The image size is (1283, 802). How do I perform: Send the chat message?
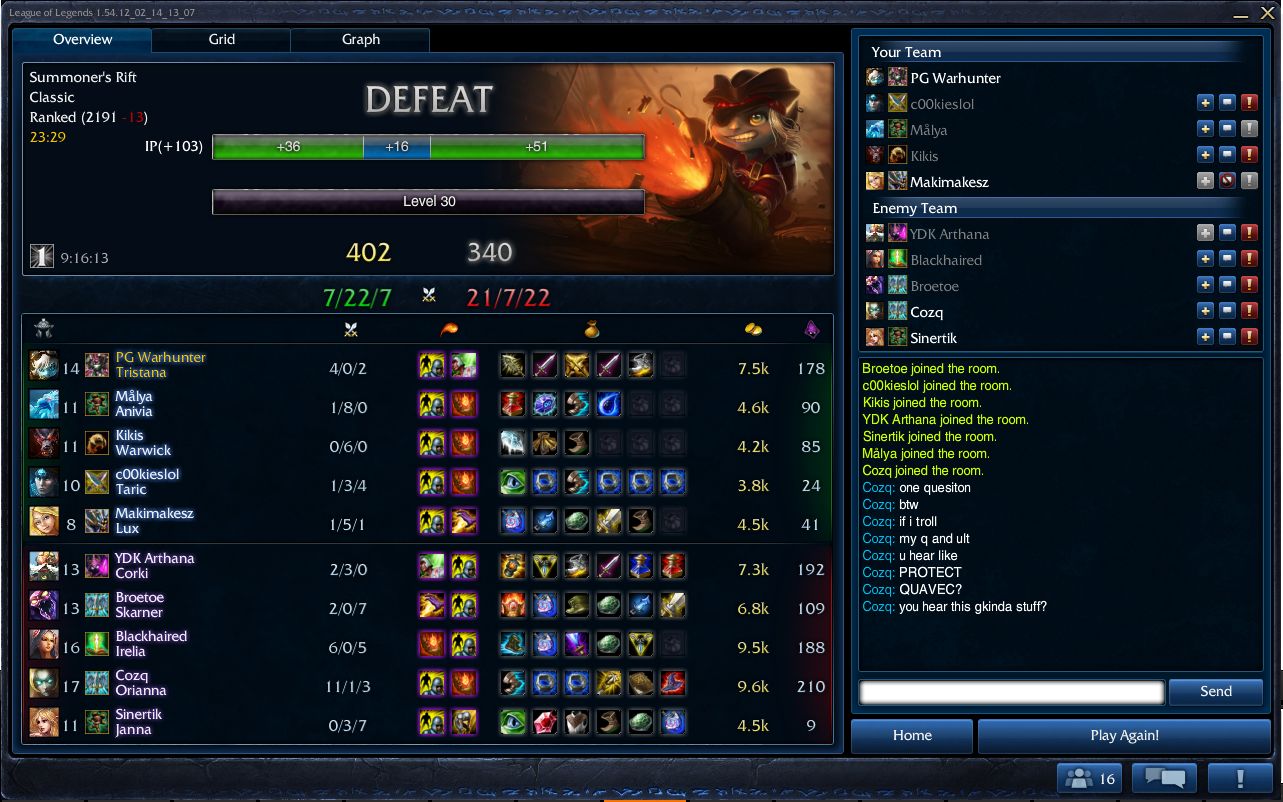[x=1215, y=691]
